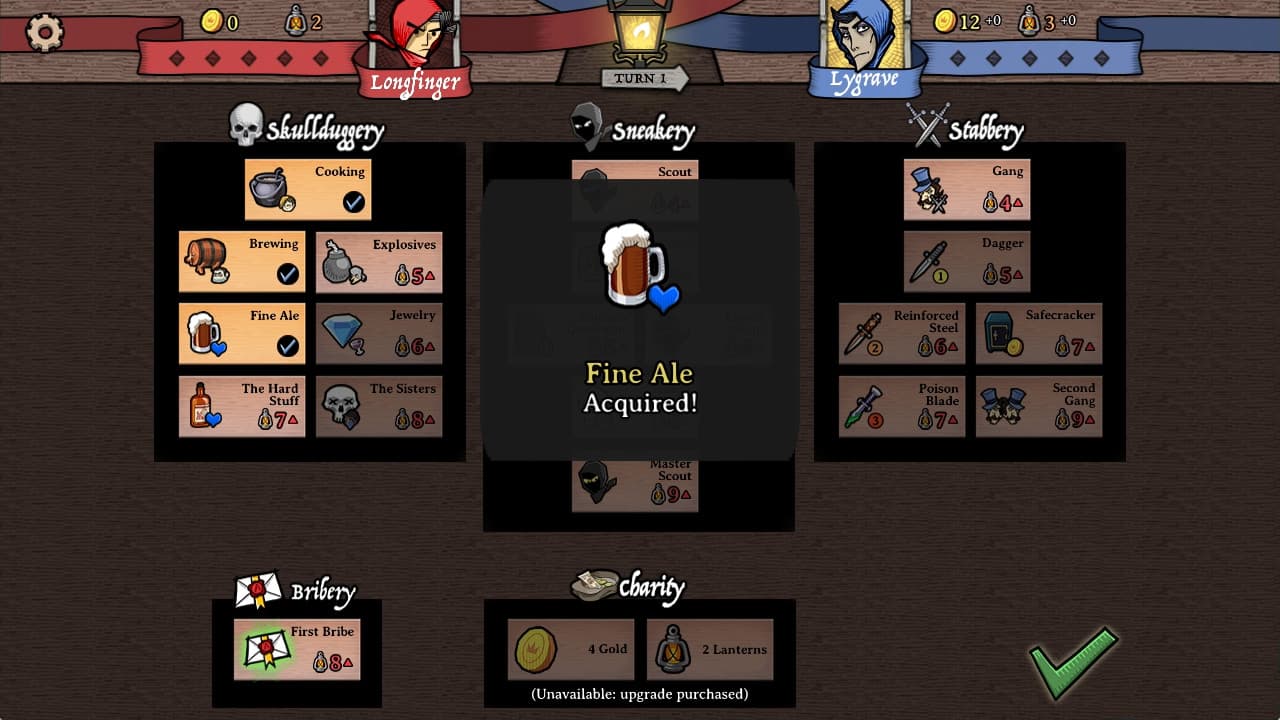The image size is (1280, 720).
Task: Click the 2 Lanterns charity option
Action: point(710,648)
